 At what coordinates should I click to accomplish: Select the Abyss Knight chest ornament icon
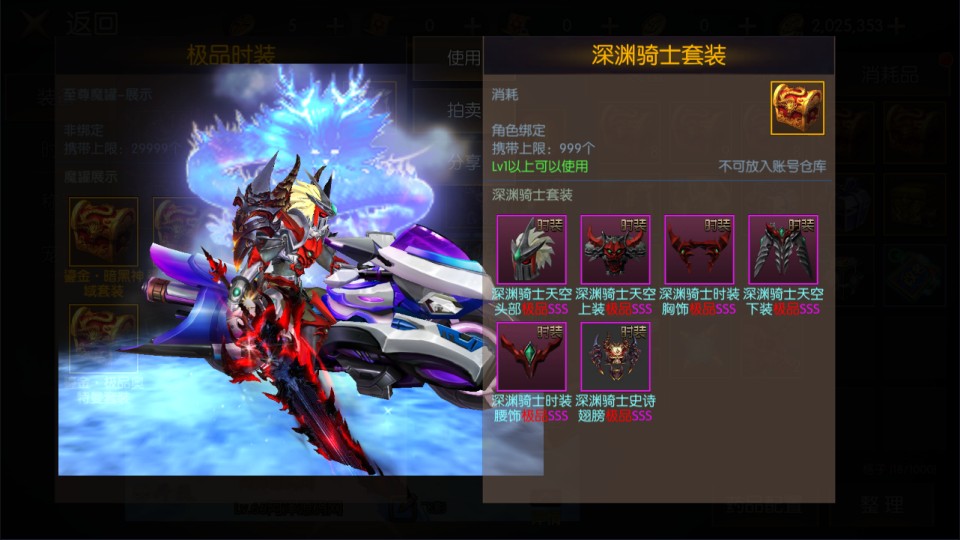[x=699, y=250]
